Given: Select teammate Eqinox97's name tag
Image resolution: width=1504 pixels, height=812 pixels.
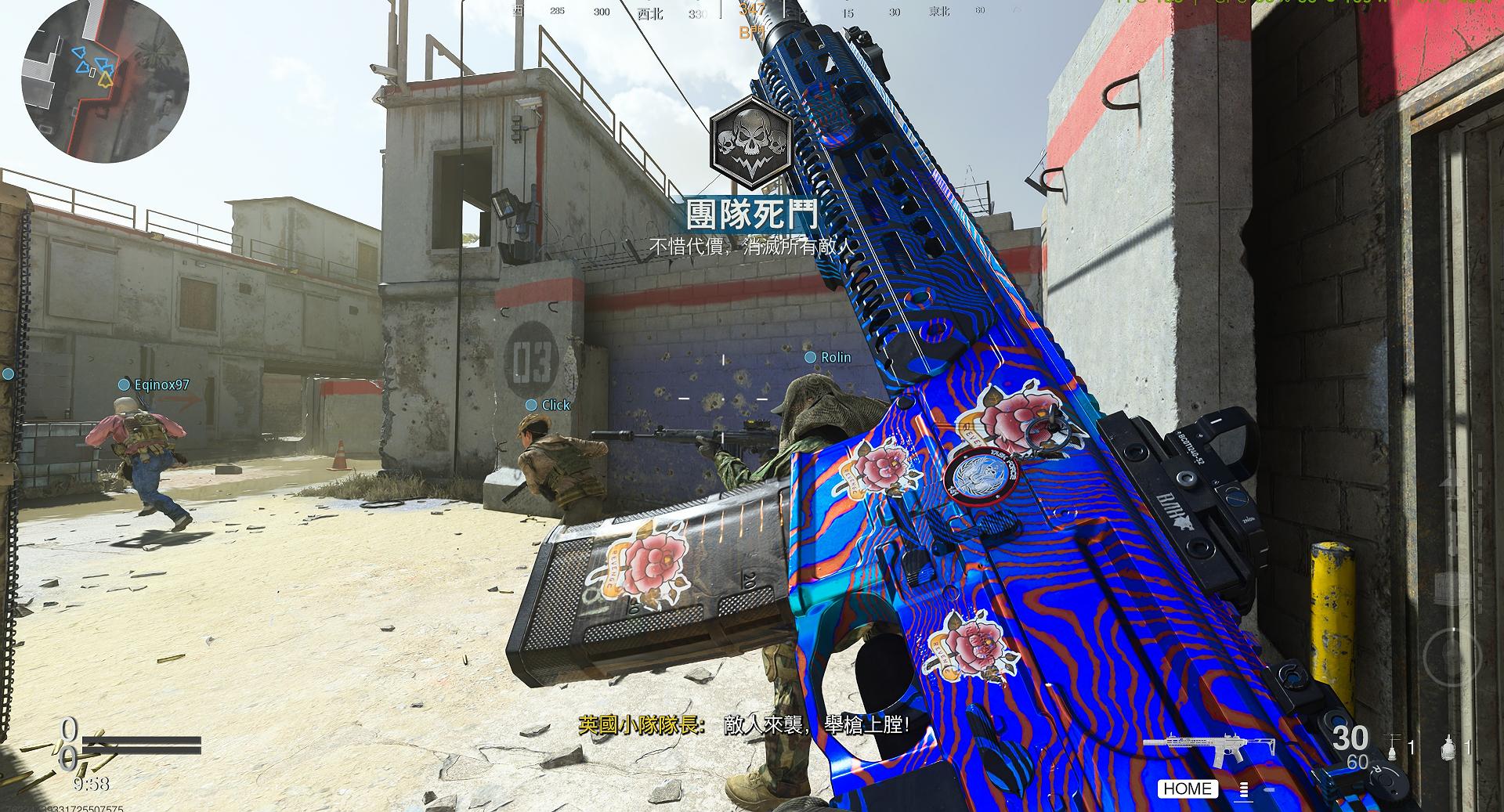Looking at the screenshot, I should pyautogui.click(x=161, y=384).
